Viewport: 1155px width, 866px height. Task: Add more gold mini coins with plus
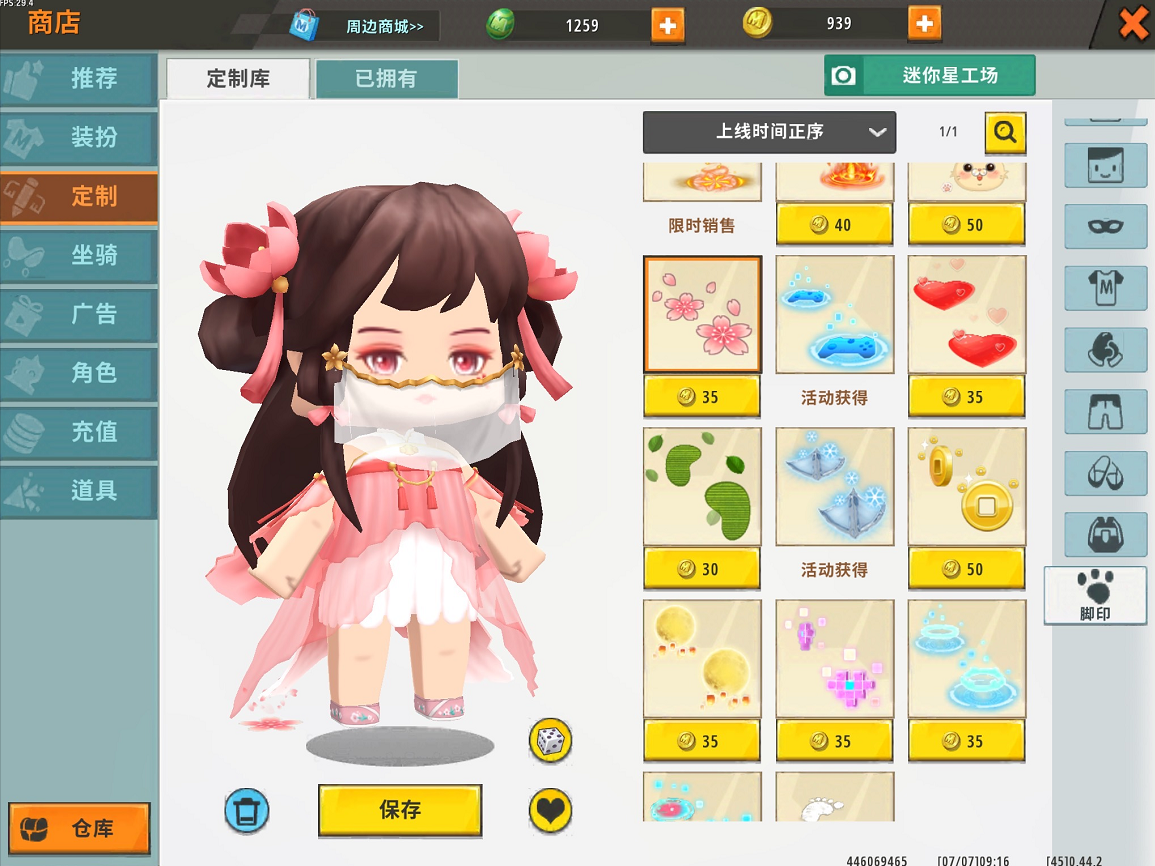[924, 23]
